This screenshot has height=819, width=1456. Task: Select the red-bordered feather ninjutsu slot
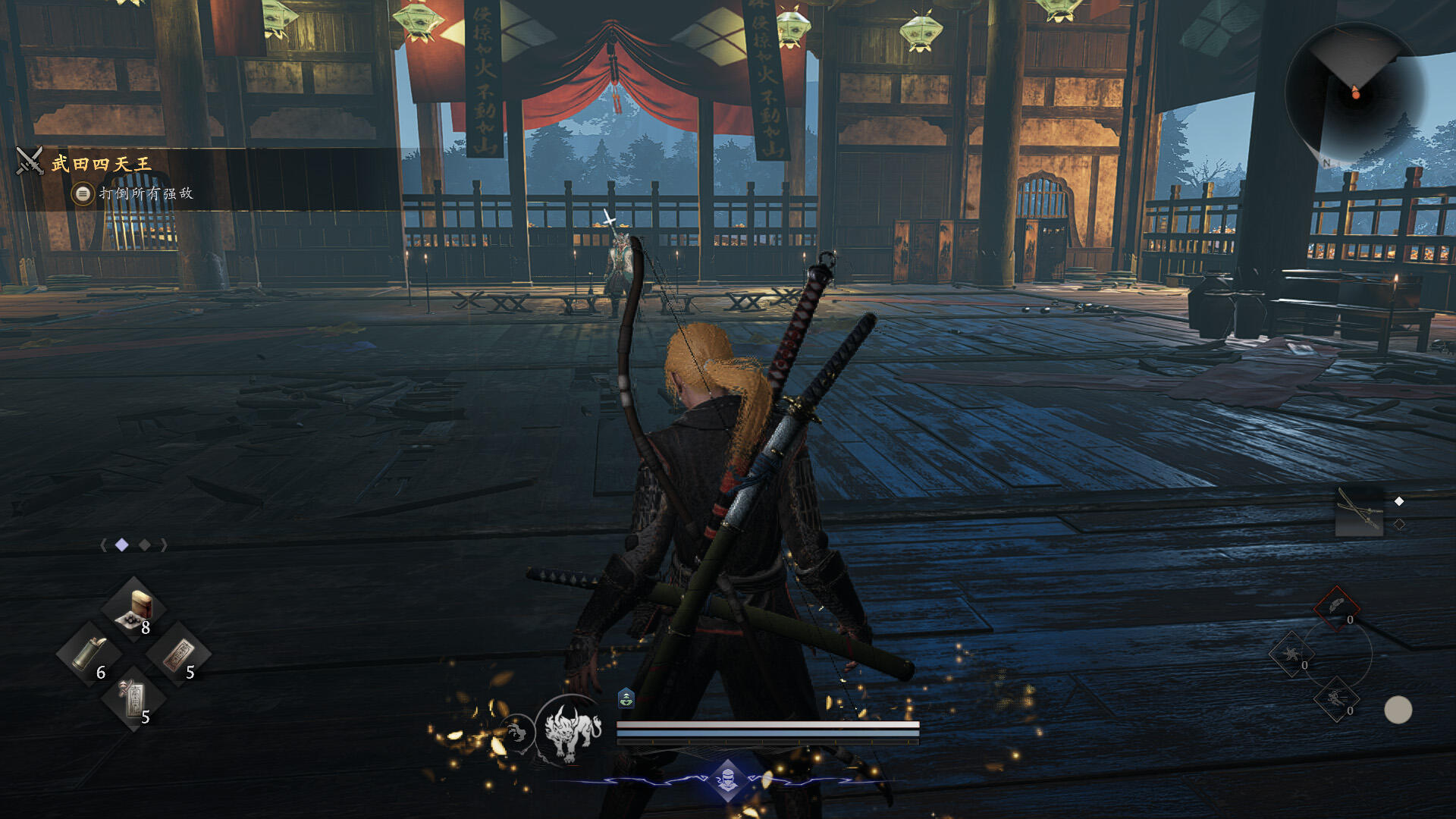coord(1336,607)
